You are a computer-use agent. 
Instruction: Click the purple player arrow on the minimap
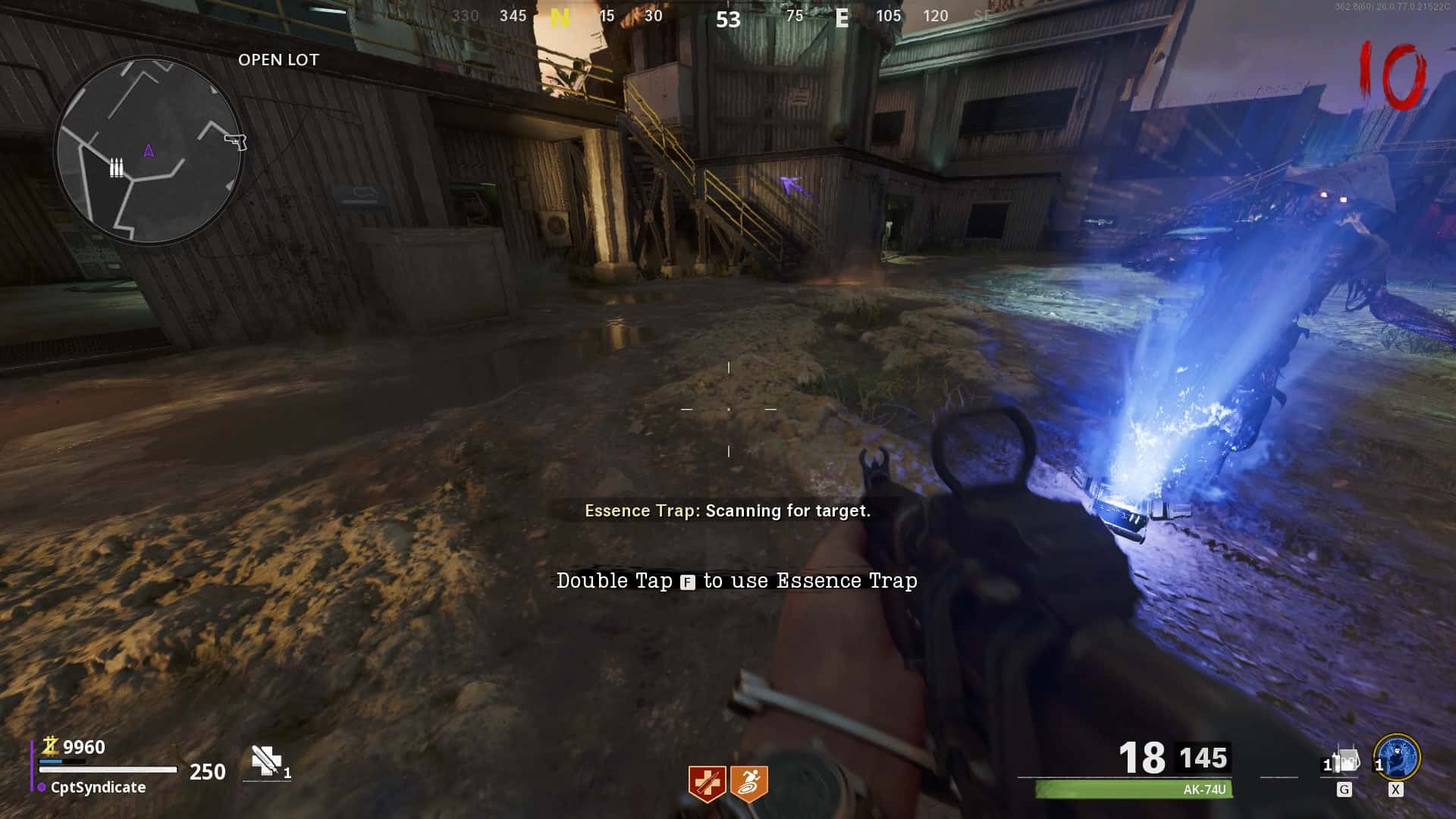[149, 151]
